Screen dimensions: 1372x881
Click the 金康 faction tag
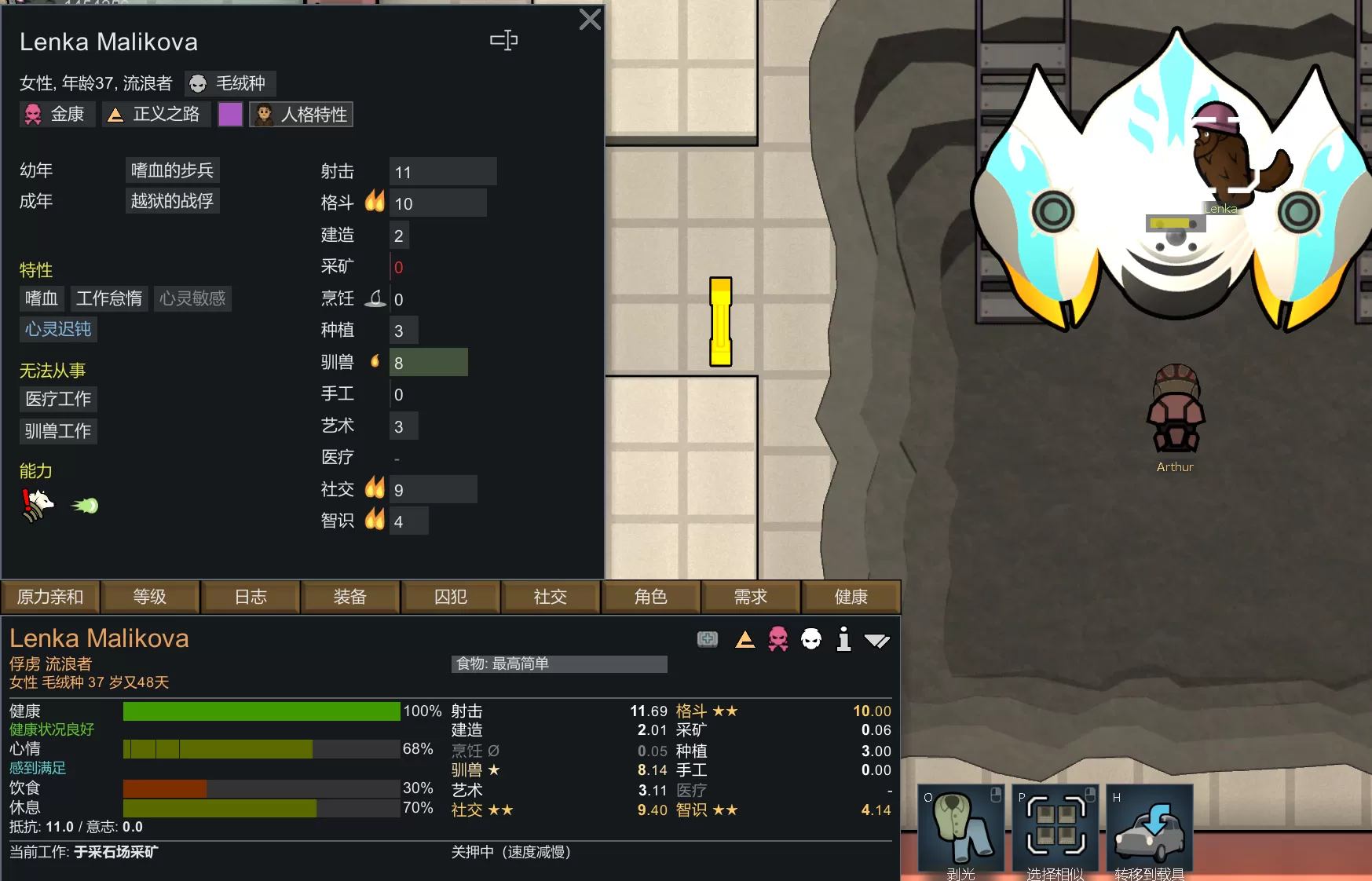tap(57, 115)
